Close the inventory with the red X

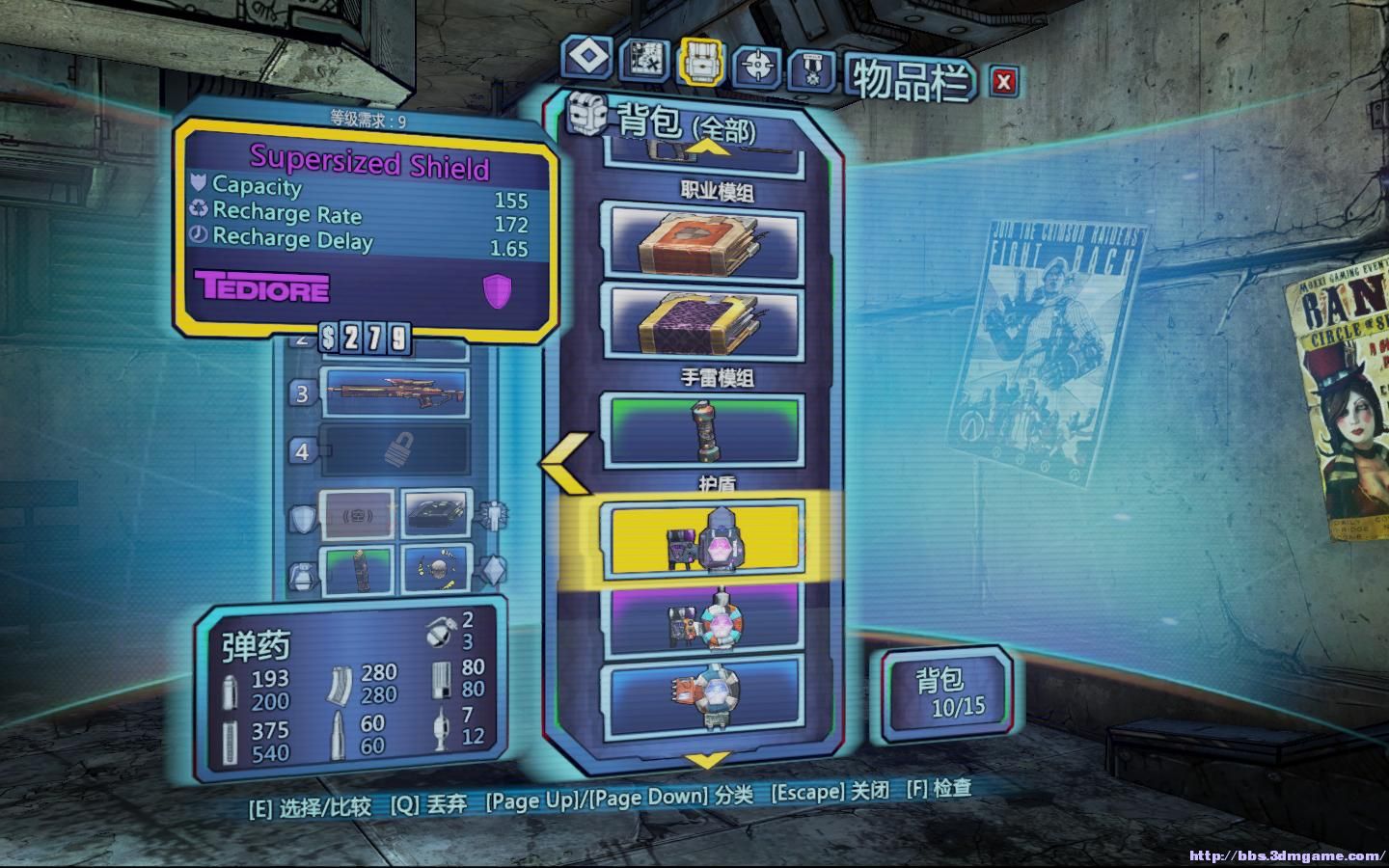pos(1003,82)
